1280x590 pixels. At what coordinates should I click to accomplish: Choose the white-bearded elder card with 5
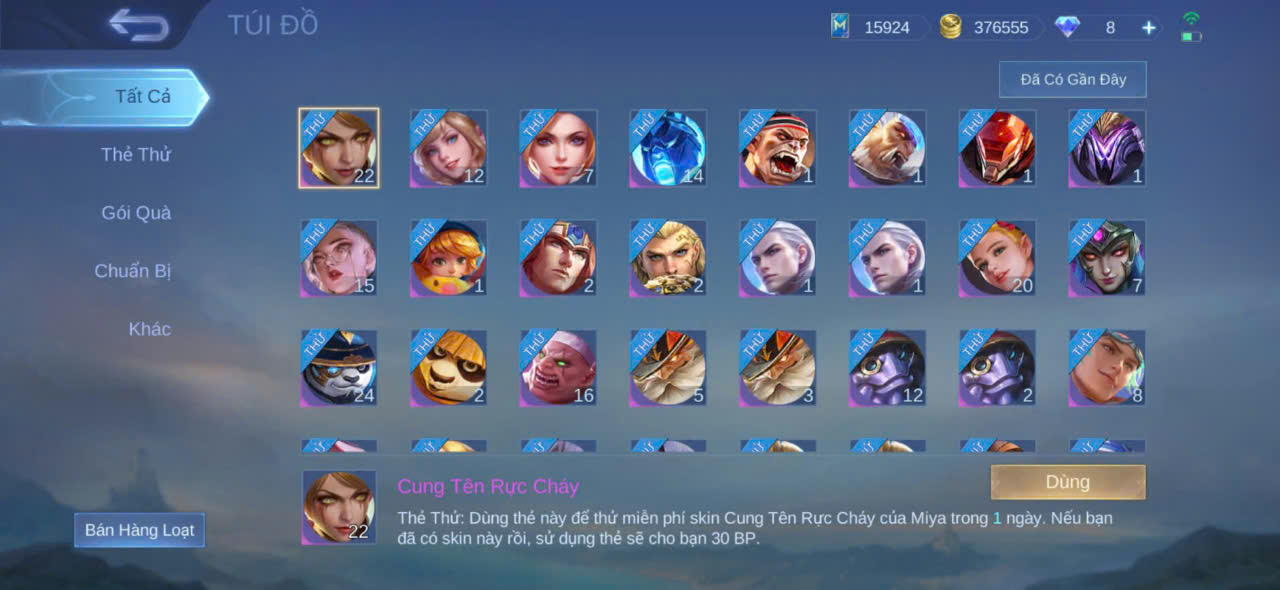pyautogui.click(x=668, y=368)
